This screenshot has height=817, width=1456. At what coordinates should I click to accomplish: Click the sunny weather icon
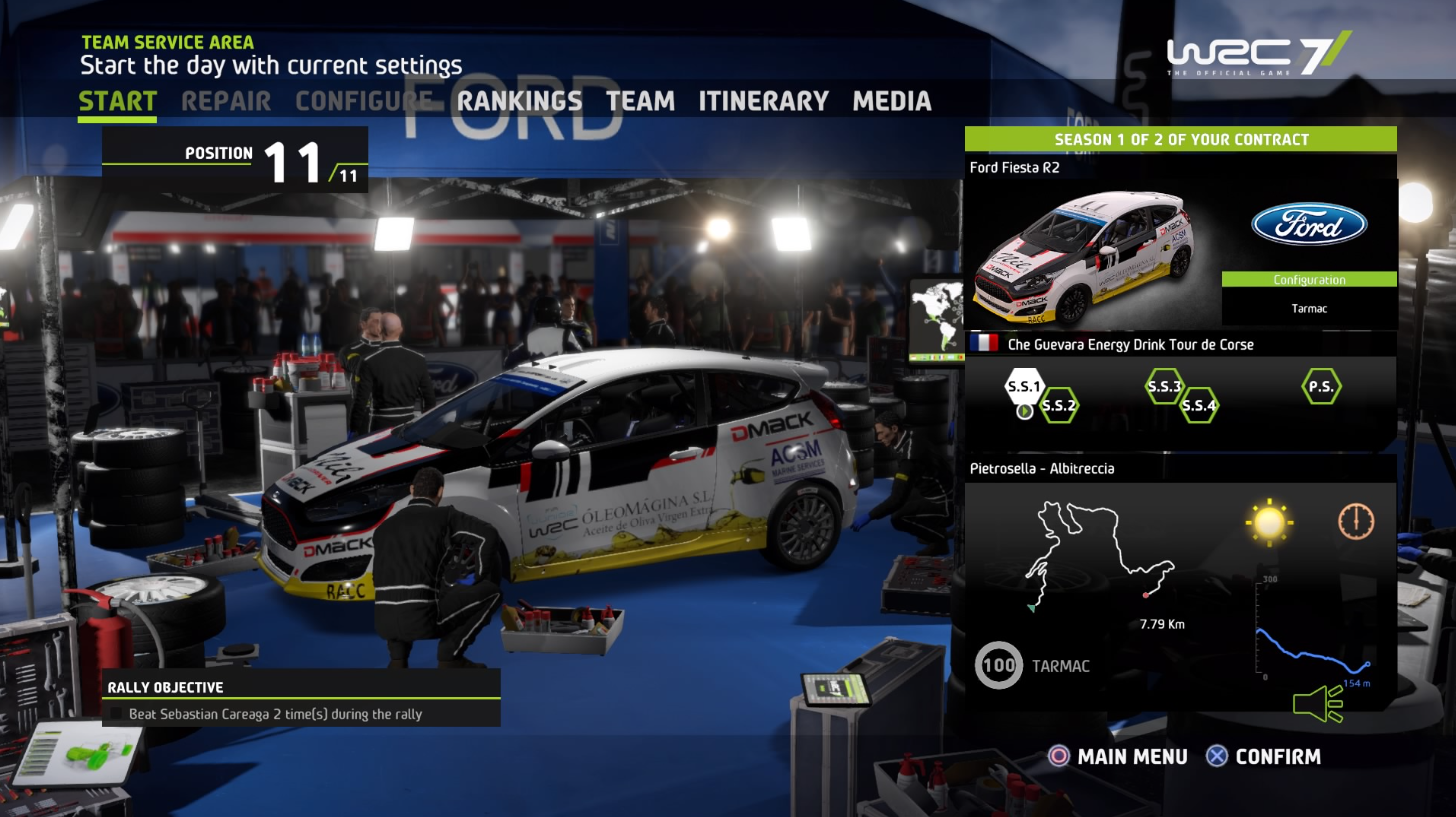tap(1269, 520)
